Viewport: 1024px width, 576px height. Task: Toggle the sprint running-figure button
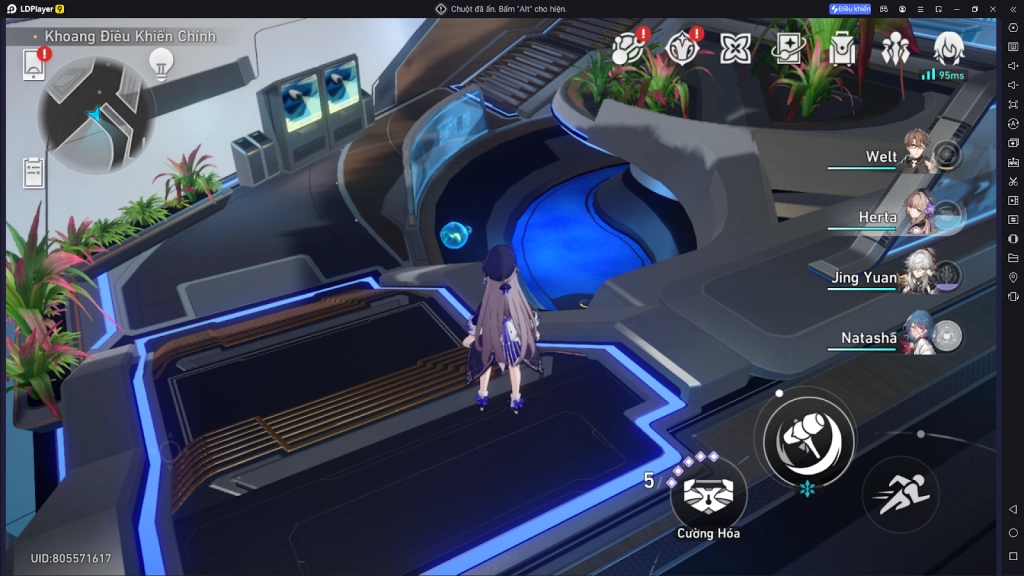(x=899, y=494)
